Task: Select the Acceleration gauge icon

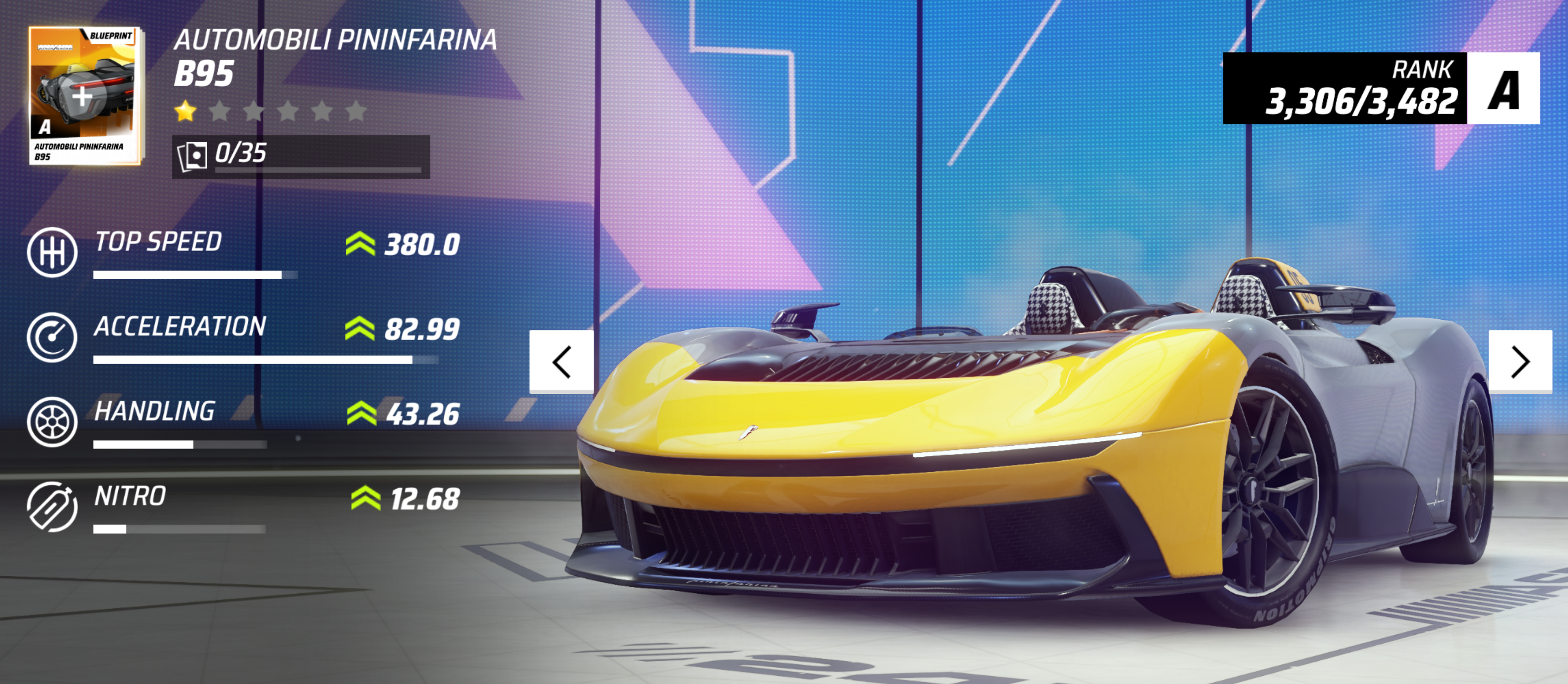Action: click(x=52, y=337)
